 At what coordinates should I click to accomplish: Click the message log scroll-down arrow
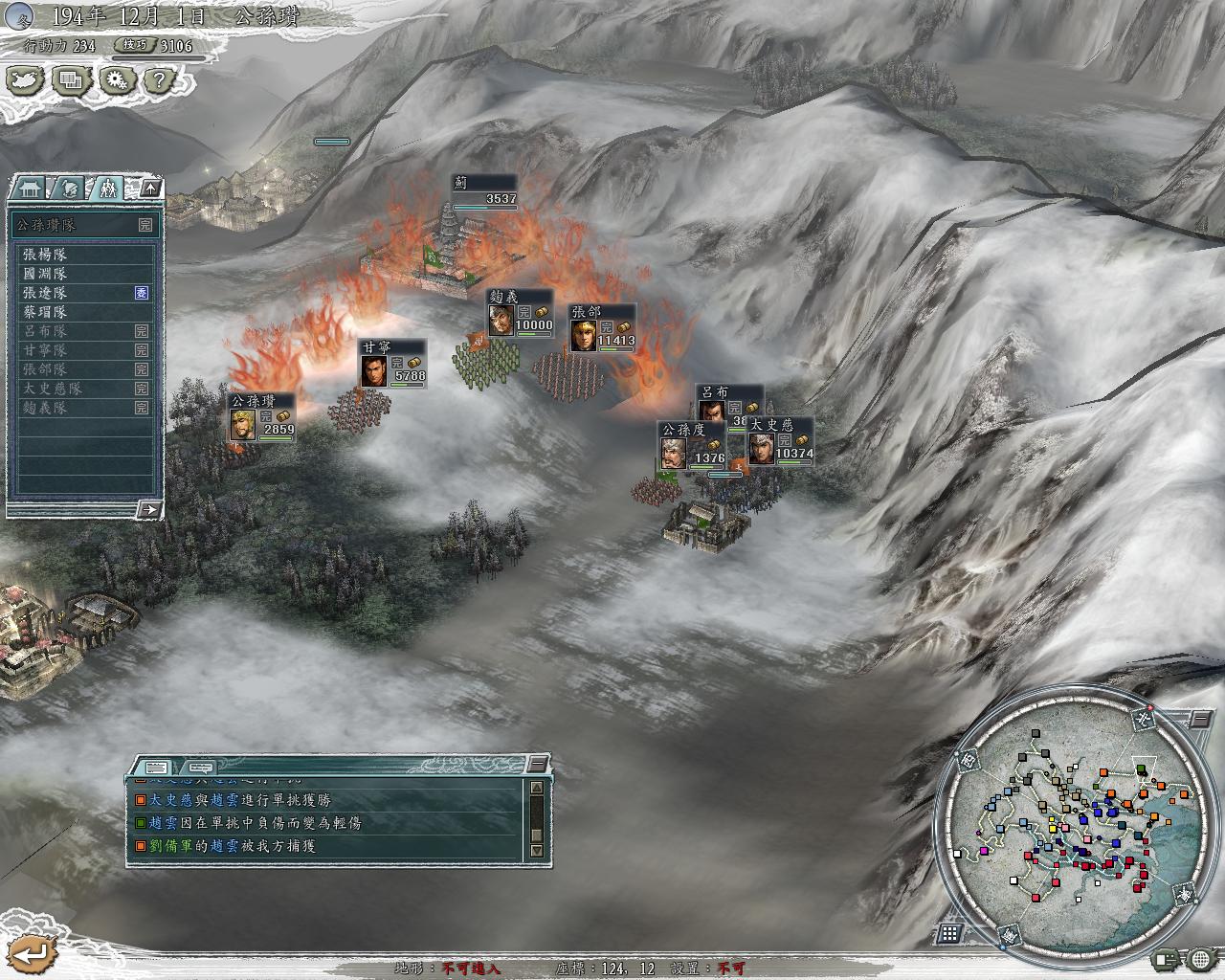(x=536, y=851)
